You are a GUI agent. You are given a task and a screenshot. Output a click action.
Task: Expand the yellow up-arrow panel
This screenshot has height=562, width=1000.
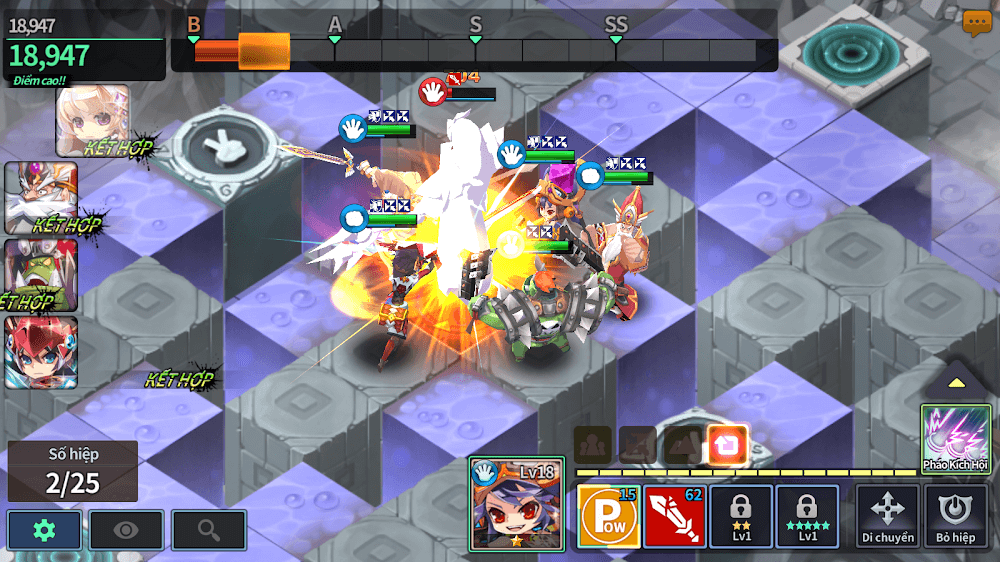click(x=956, y=382)
